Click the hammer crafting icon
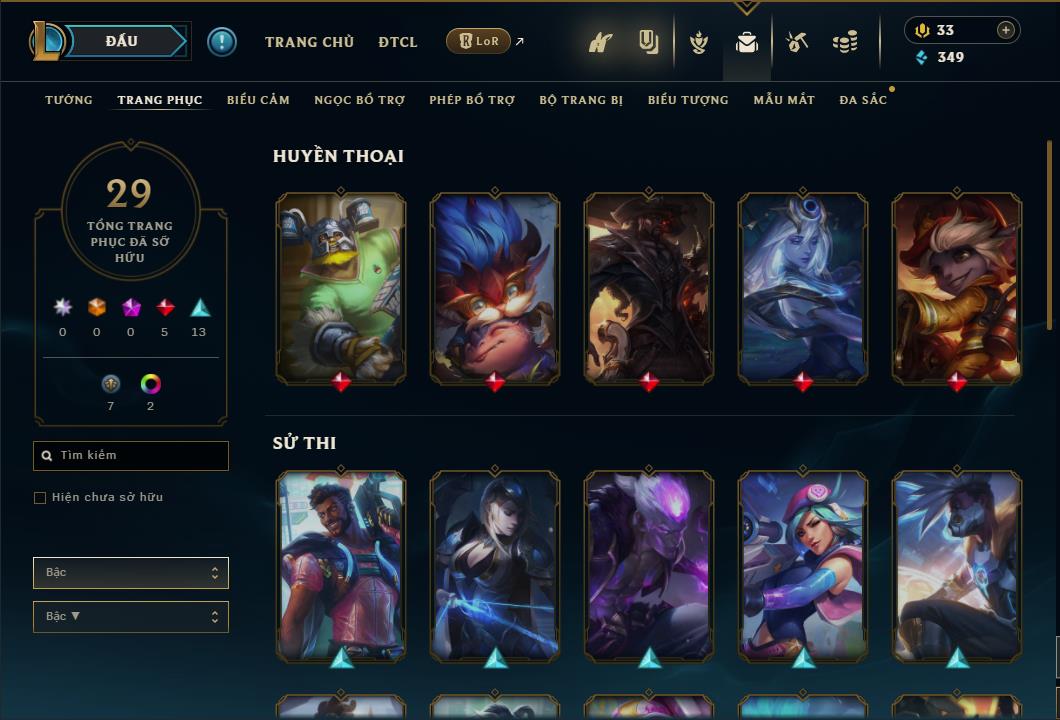 [x=796, y=42]
